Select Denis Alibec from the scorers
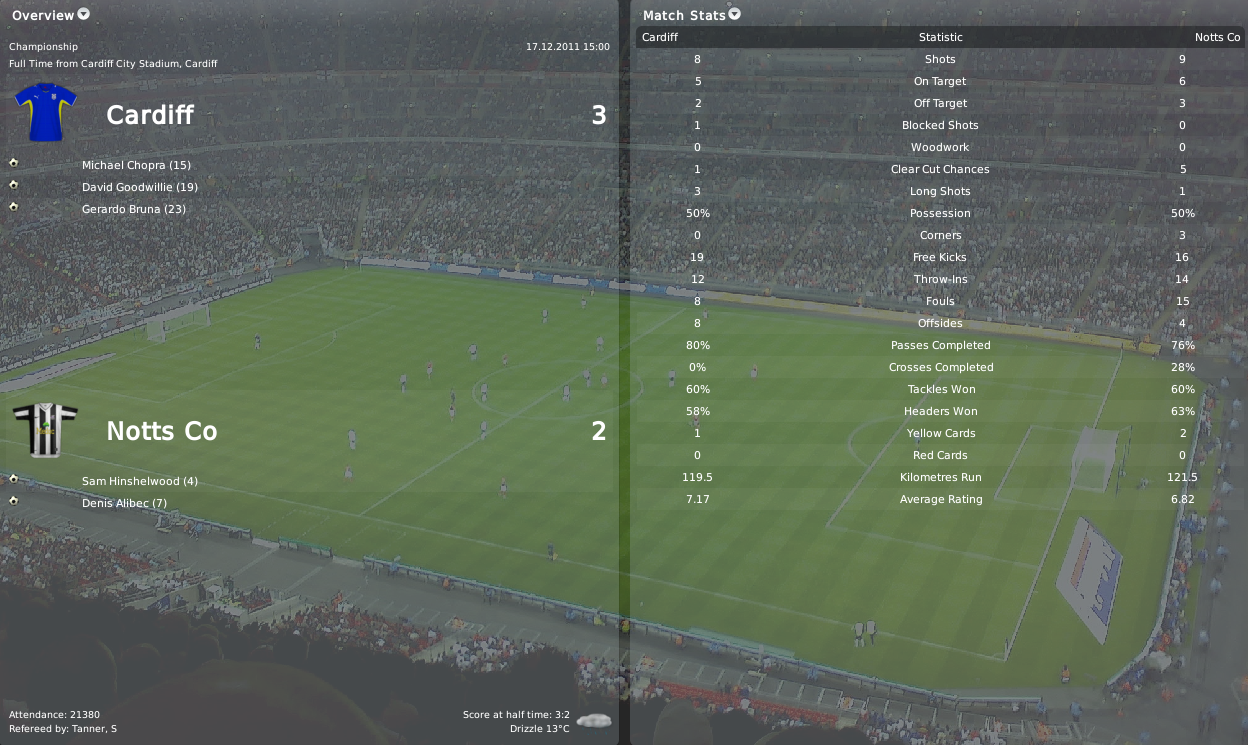This screenshot has height=745, width=1248. tap(124, 503)
